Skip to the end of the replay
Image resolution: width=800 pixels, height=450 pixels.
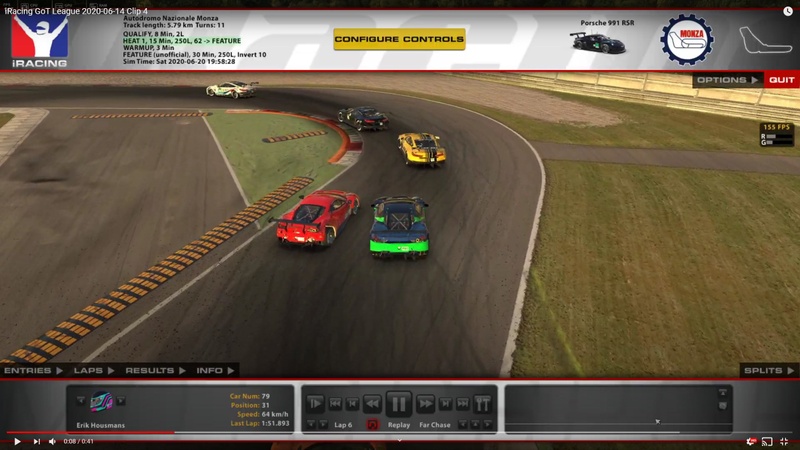(x=462, y=403)
